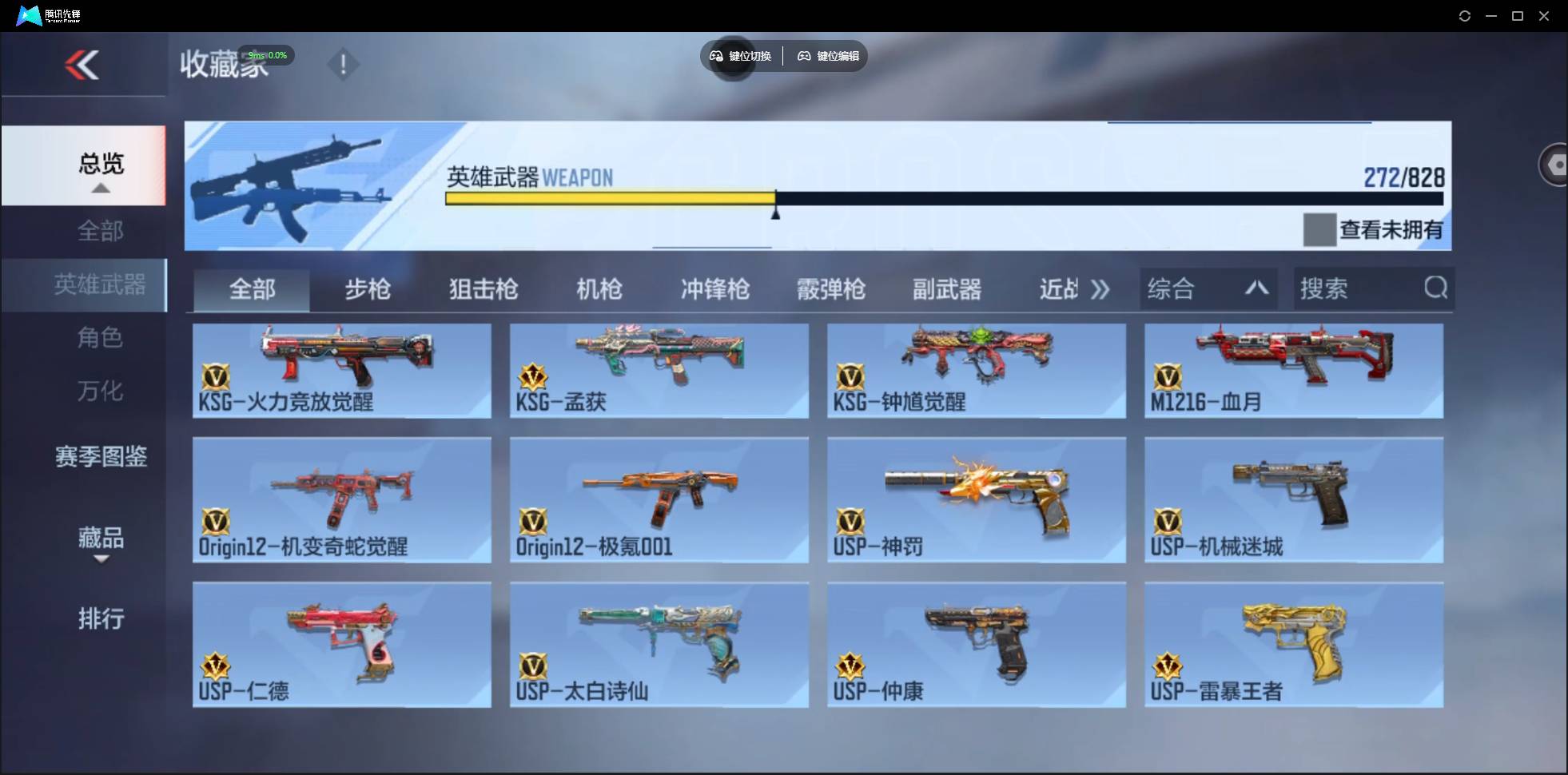The width and height of the screenshot is (1568, 775).
Task: Collapse the 总览 section arrow
Action: tap(100, 187)
